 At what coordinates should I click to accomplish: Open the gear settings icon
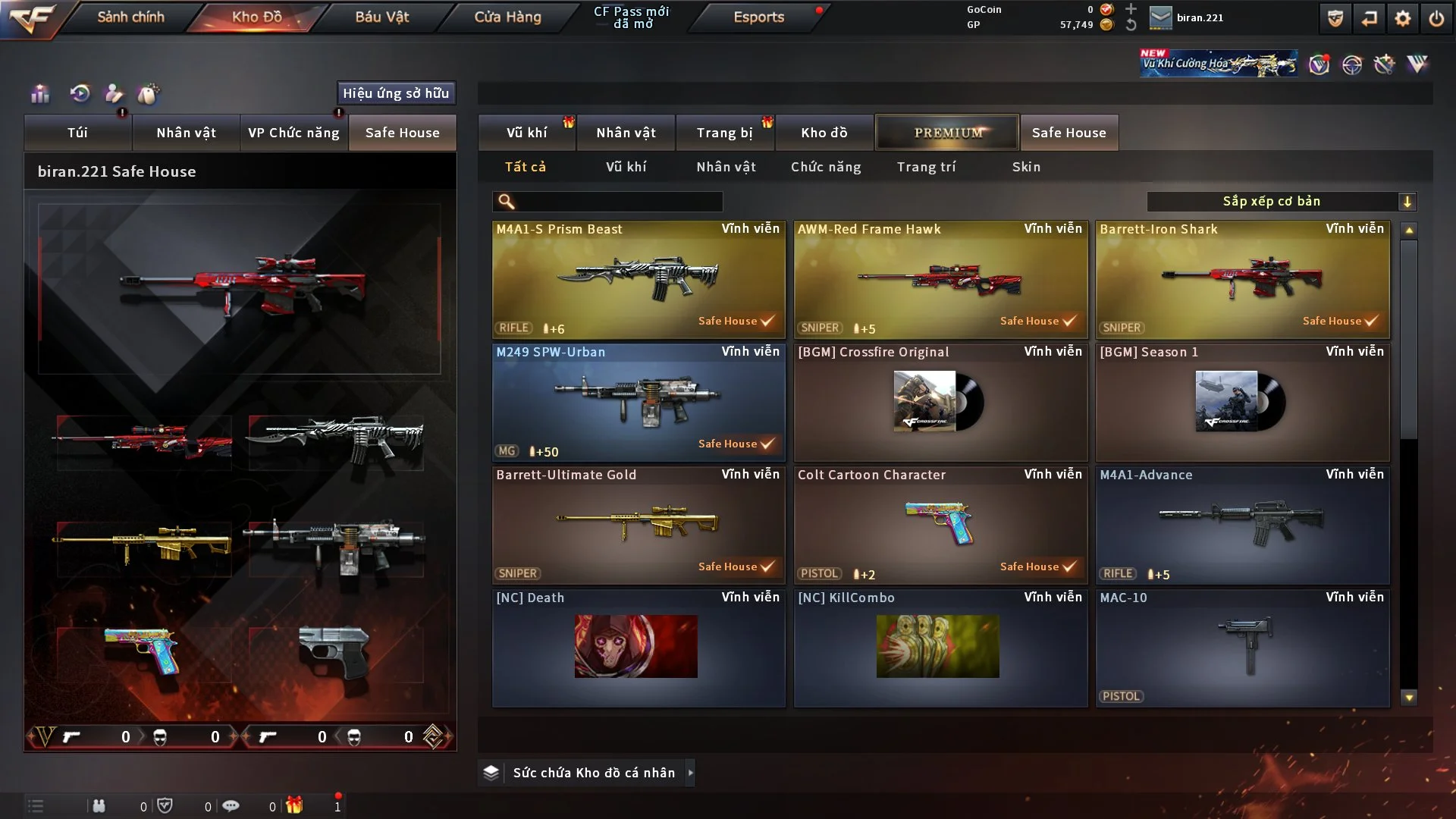tap(1402, 18)
